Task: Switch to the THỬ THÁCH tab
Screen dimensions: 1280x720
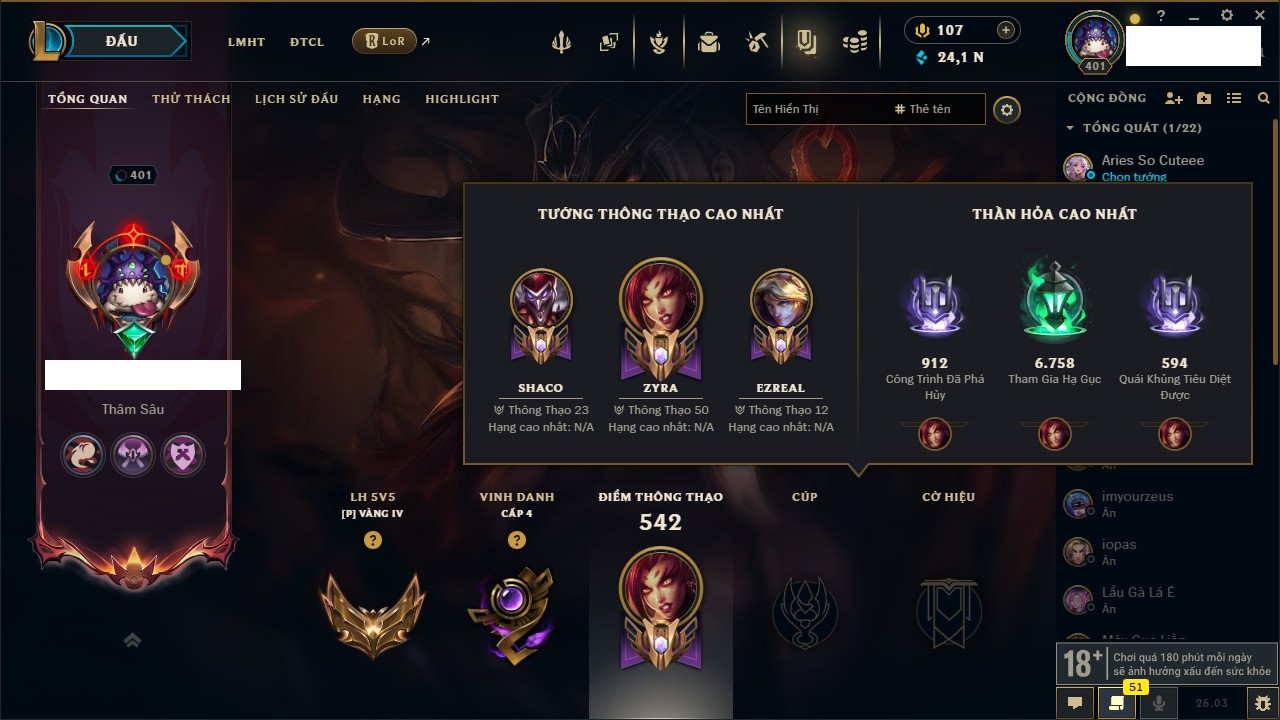Action: [x=191, y=99]
